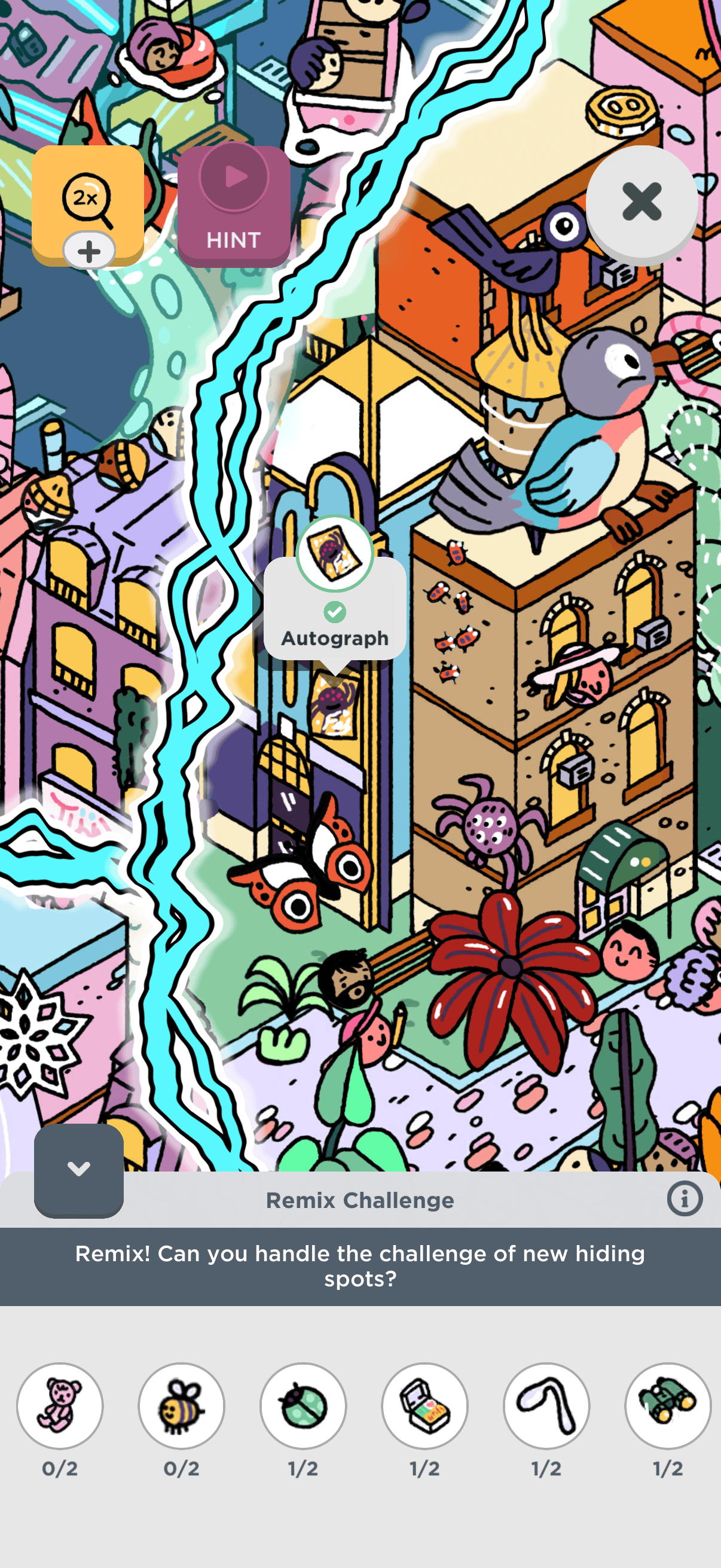721x1568 pixels.
Task: Choose the green ladybug target
Action: 303,1405
